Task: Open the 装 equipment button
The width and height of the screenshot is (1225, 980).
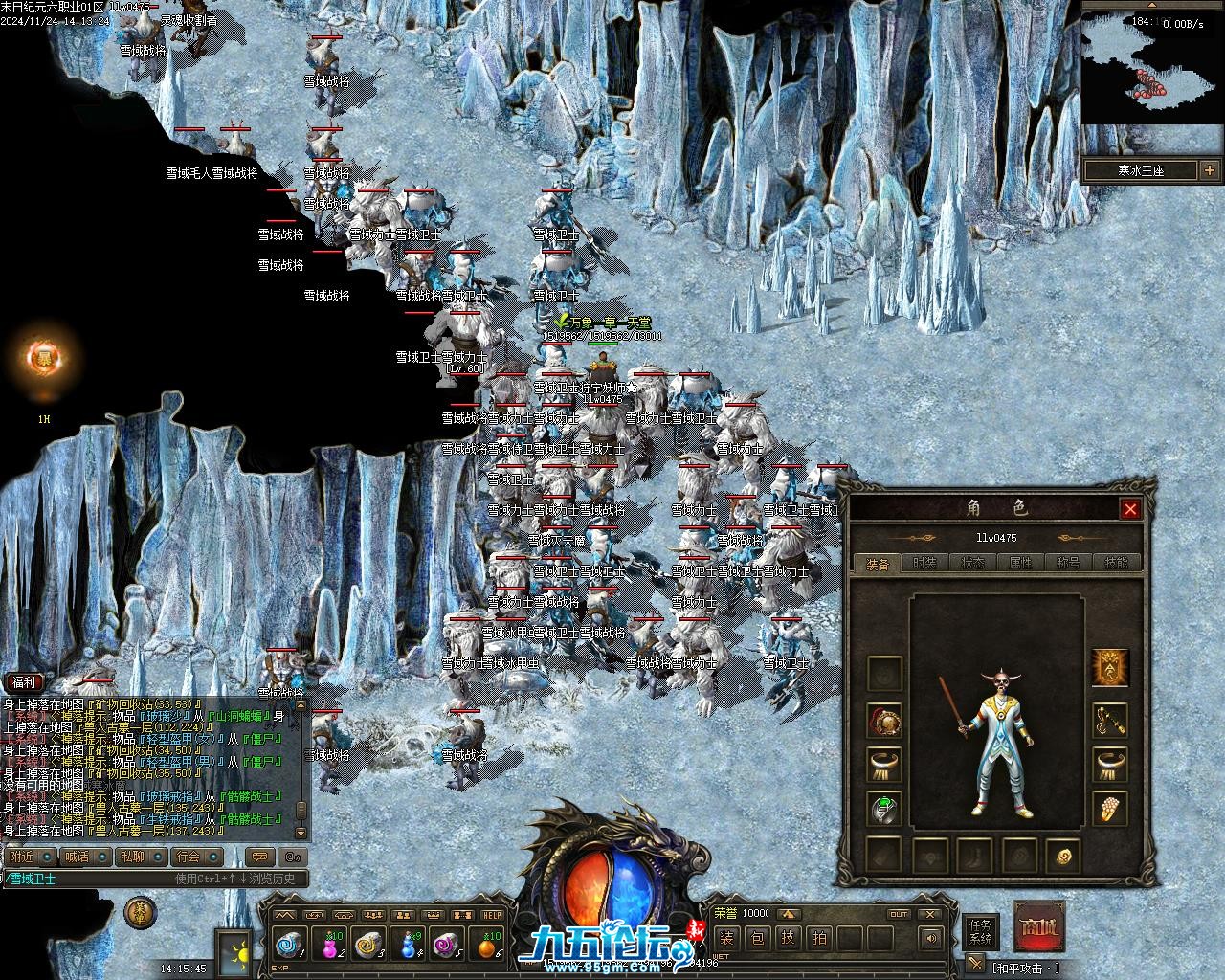Action: pyautogui.click(x=726, y=938)
